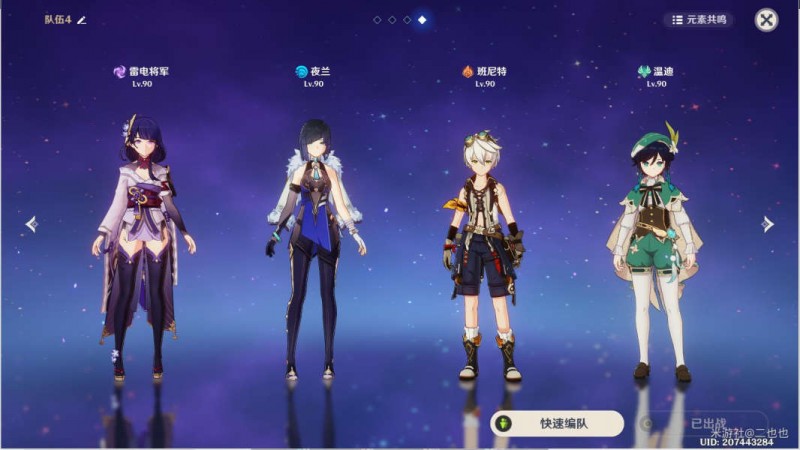Edit the 队伍4 team name
800x450 pixels.
pos(82,20)
